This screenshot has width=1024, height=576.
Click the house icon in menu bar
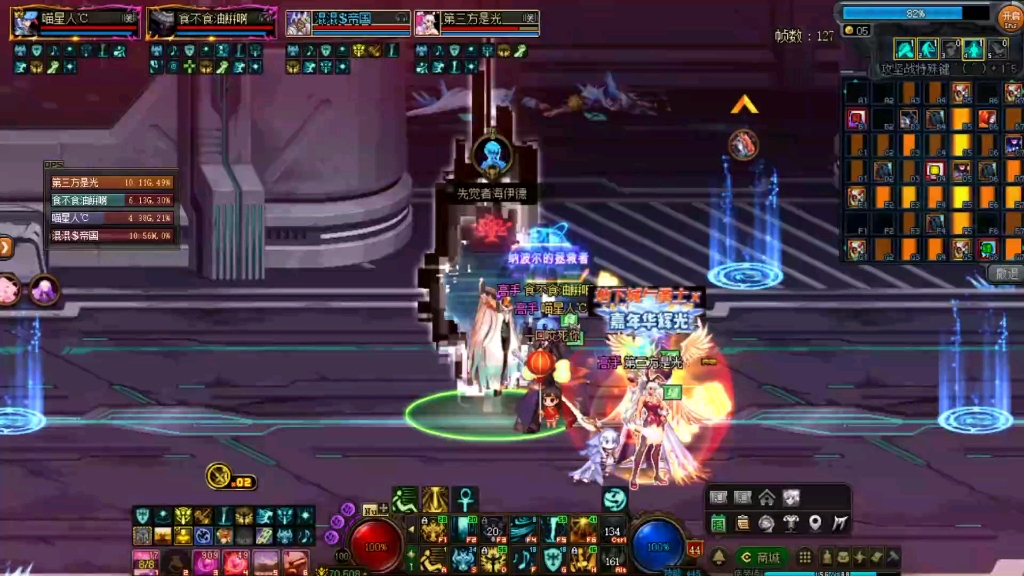coord(767,497)
